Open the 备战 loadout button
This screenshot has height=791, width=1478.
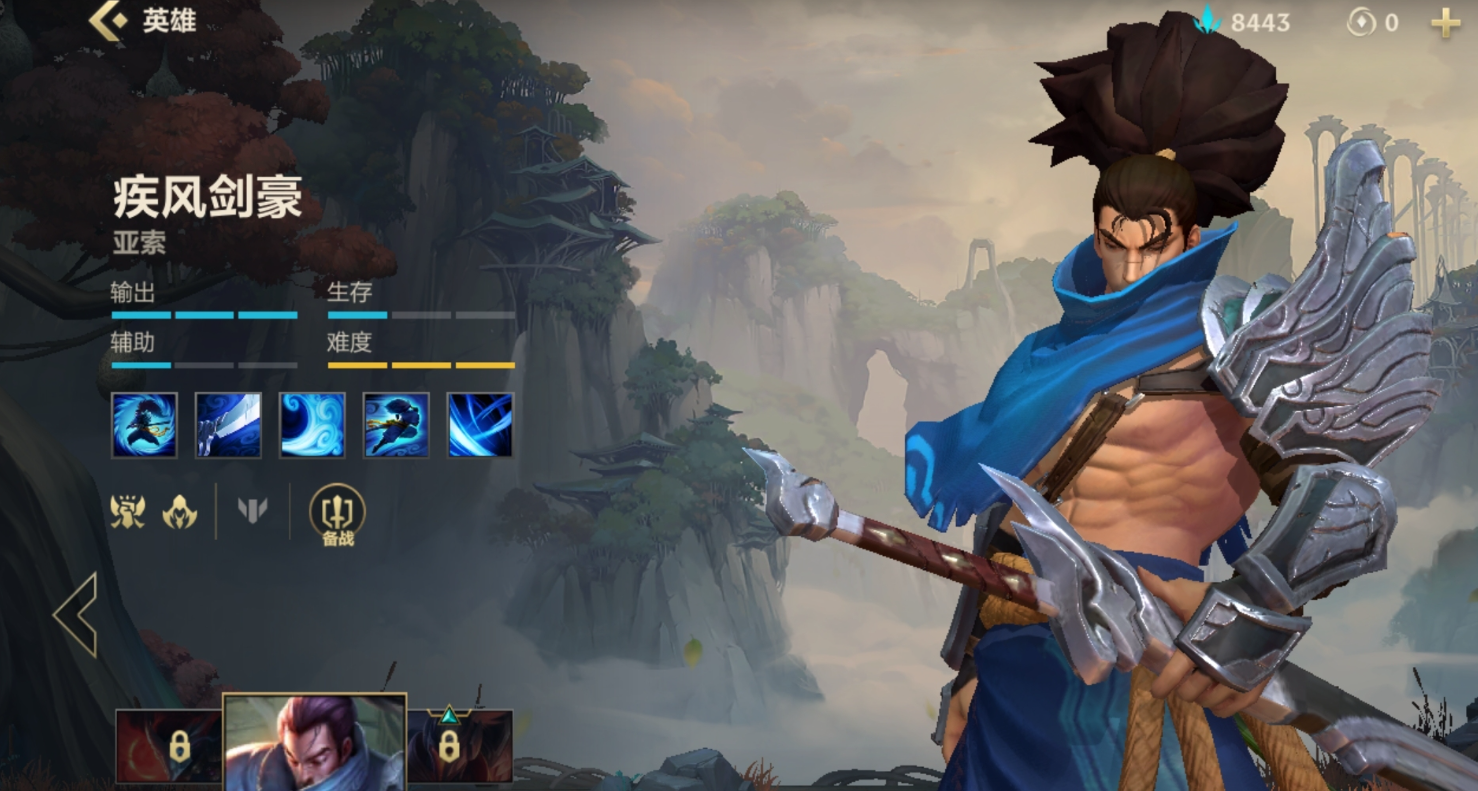pyautogui.click(x=337, y=514)
